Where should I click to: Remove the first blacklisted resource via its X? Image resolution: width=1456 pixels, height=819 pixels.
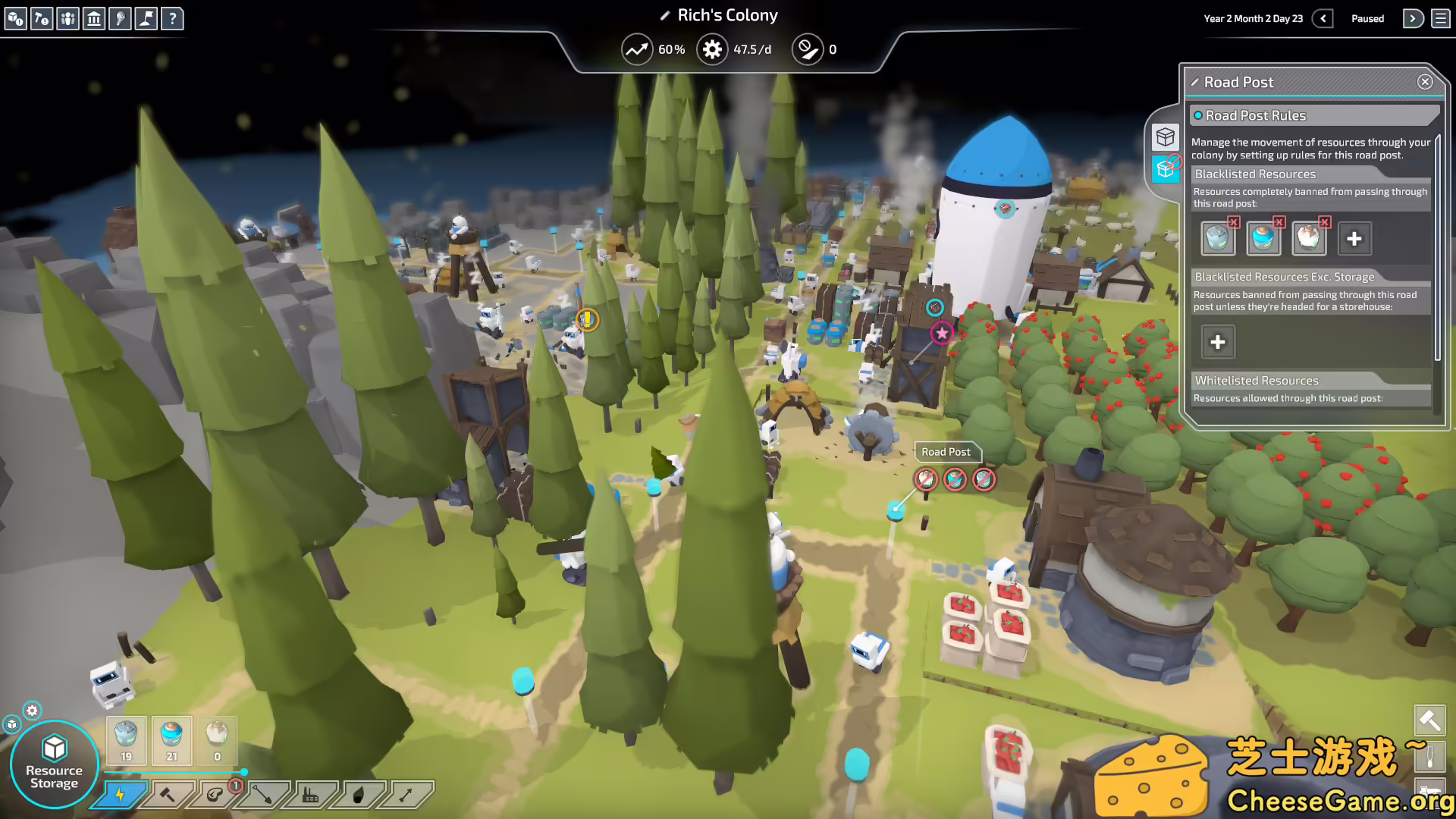(x=1235, y=222)
